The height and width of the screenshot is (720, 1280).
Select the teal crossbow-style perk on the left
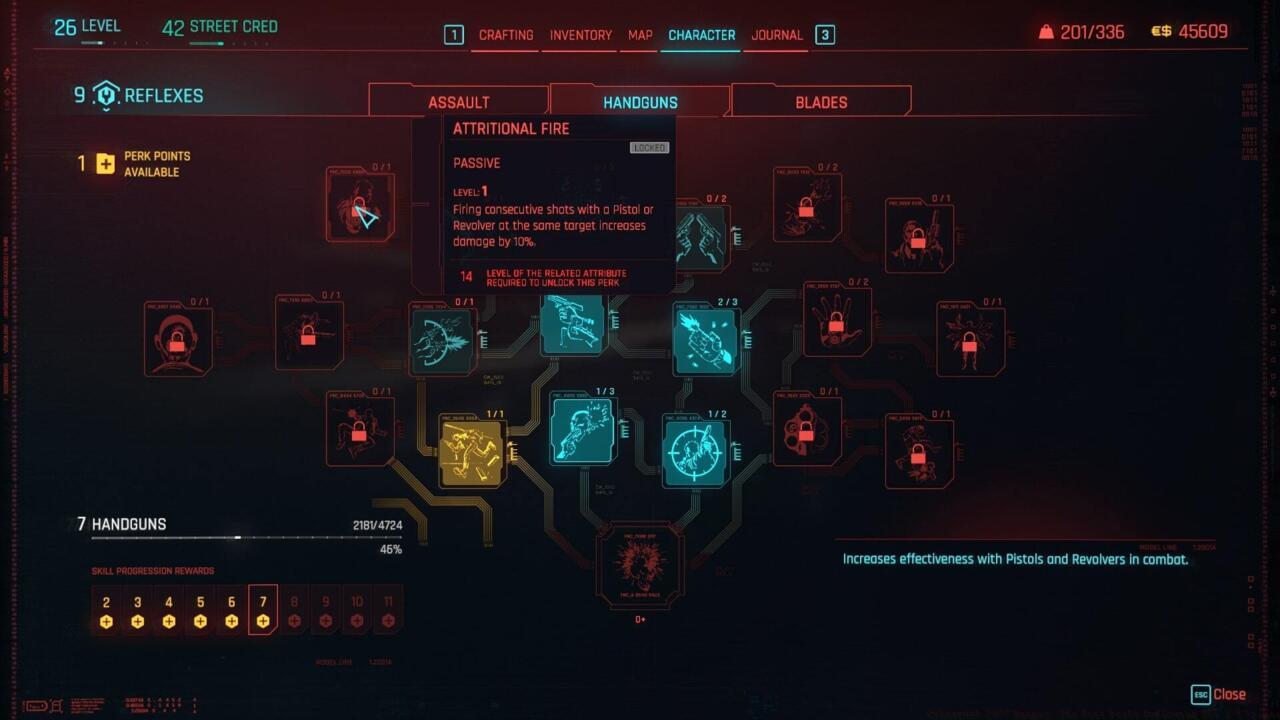click(x=443, y=340)
